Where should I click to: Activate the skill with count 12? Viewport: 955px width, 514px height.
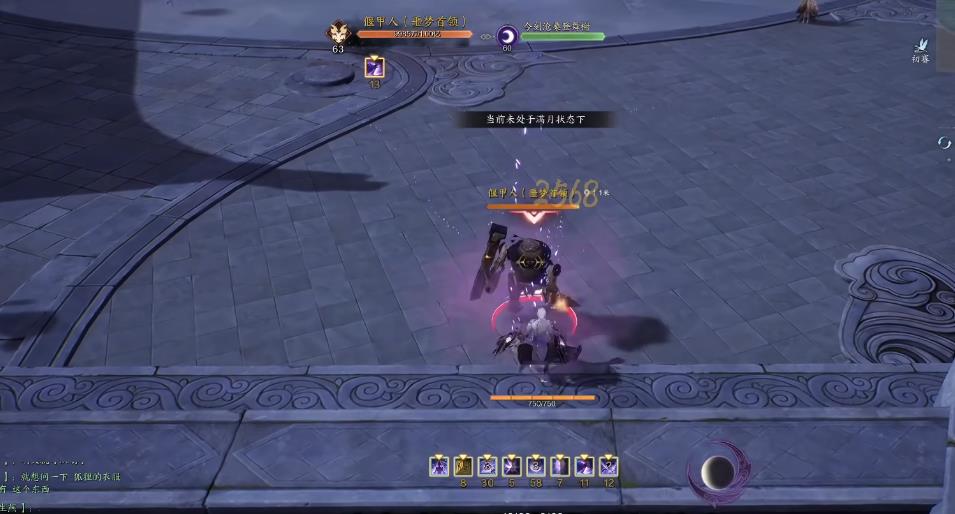(x=608, y=466)
